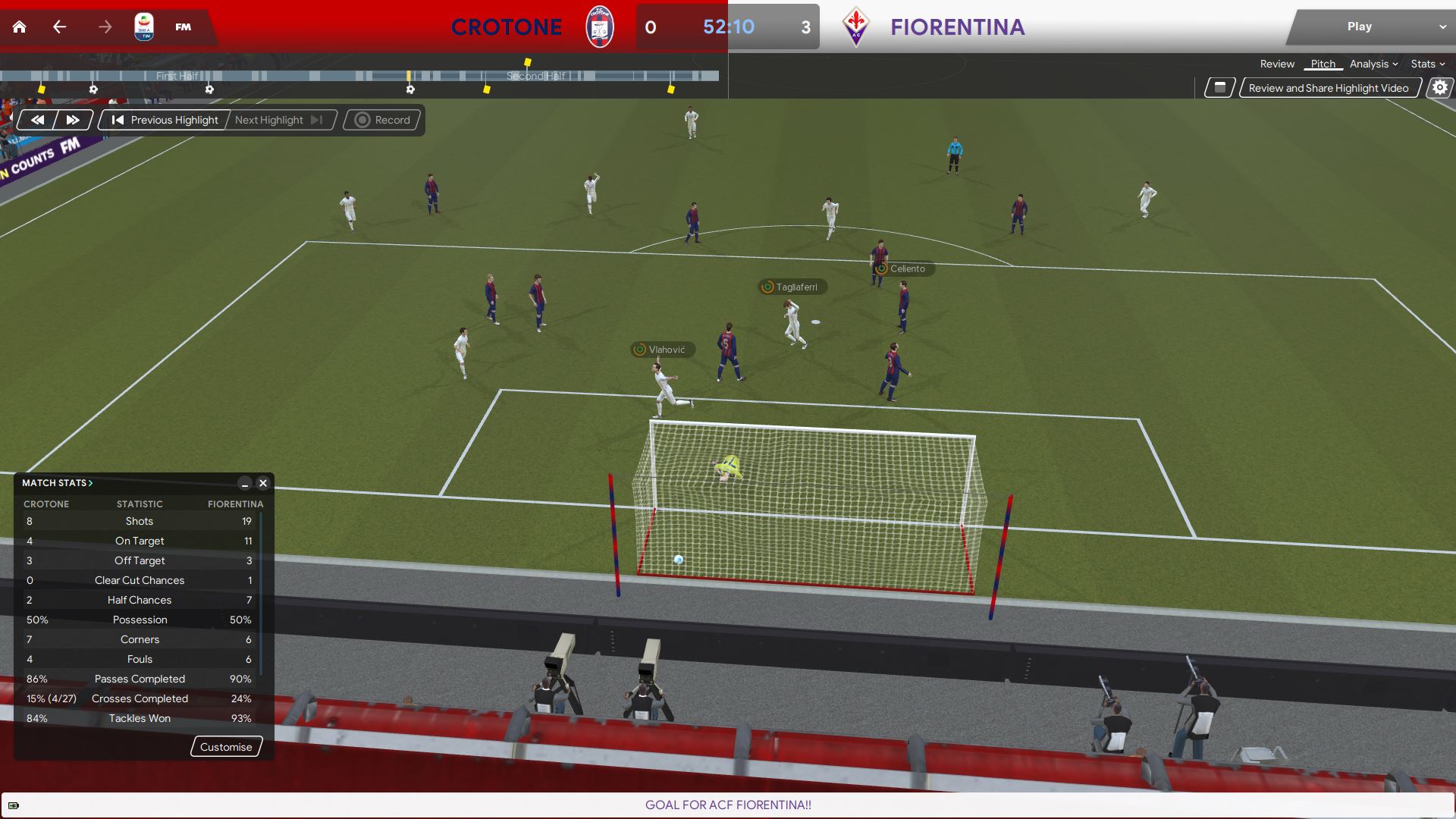Start recording with the Record button
Viewport: 1456px width, 819px height.
tap(383, 120)
